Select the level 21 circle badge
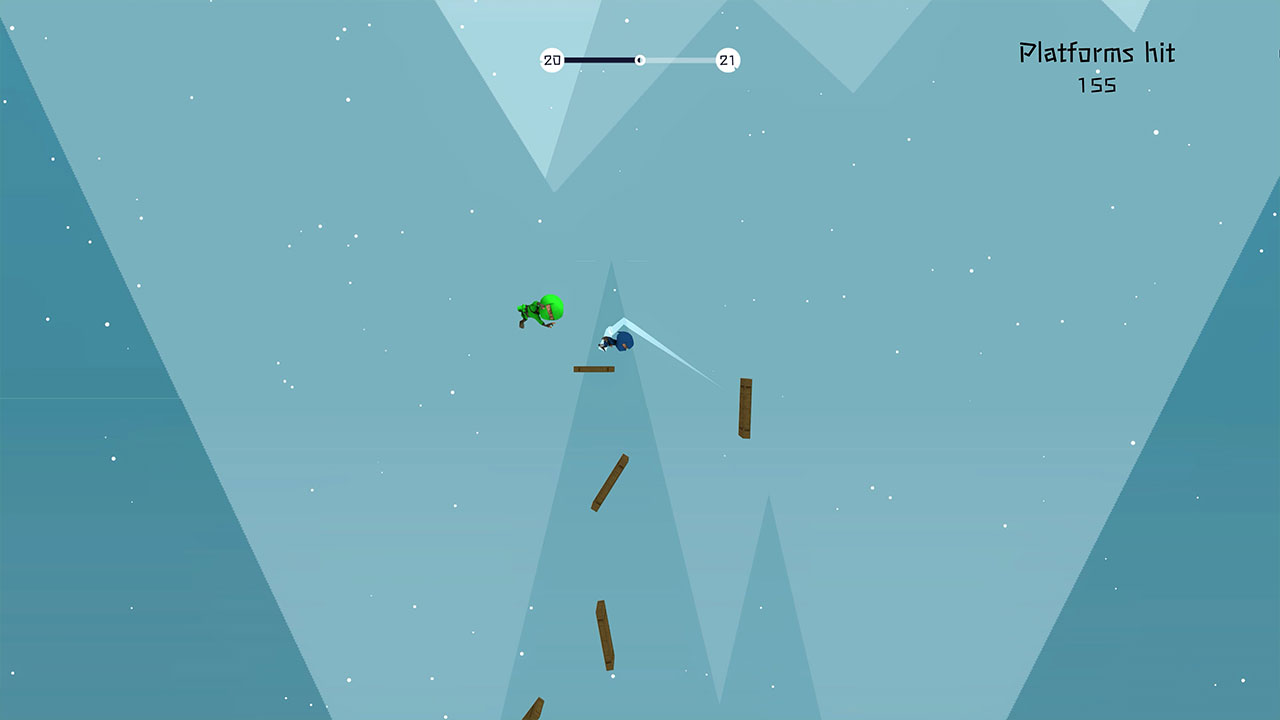This screenshot has width=1280, height=720. (x=726, y=60)
